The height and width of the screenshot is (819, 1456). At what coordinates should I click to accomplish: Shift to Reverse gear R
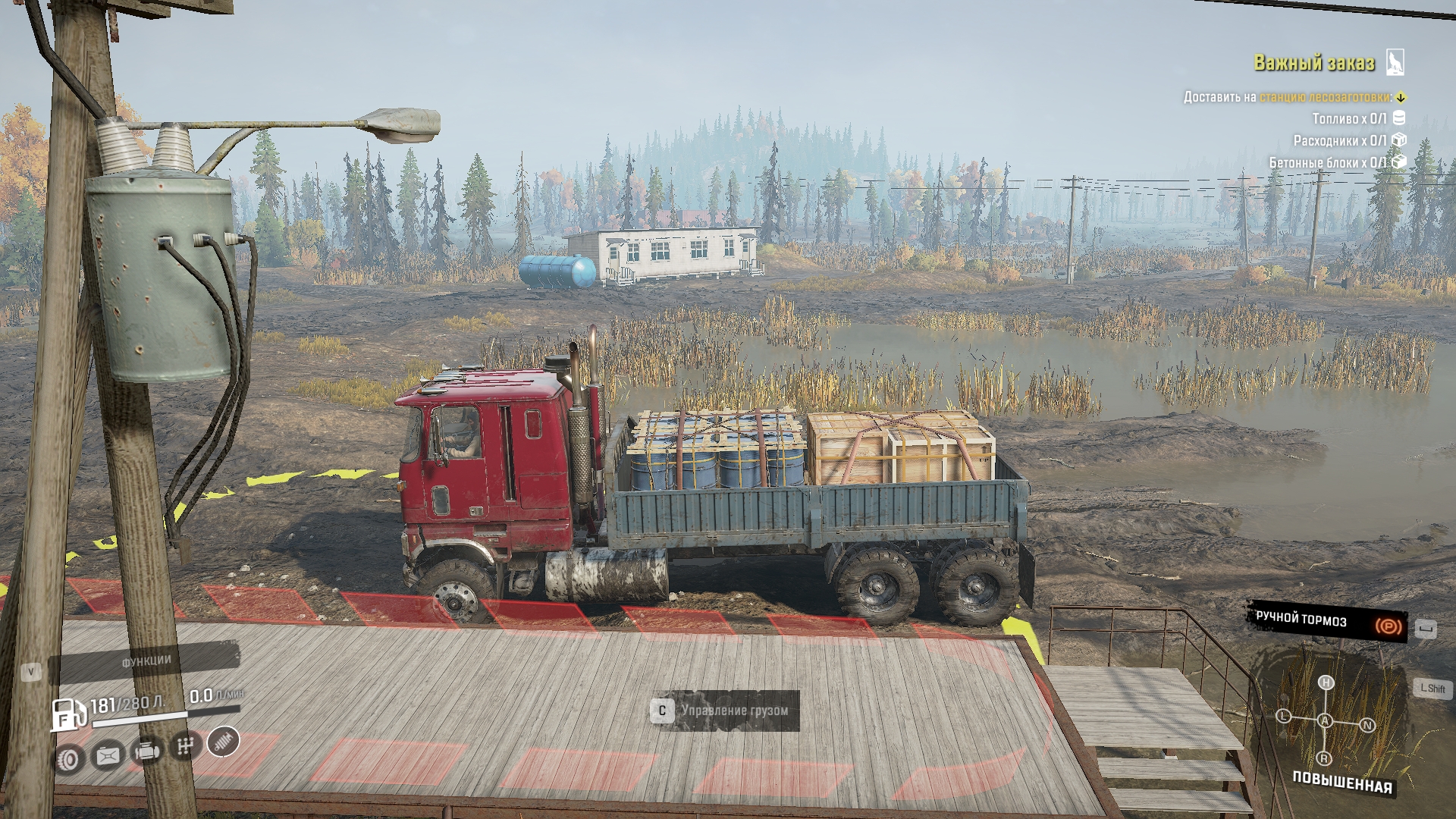pos(1324,758)
